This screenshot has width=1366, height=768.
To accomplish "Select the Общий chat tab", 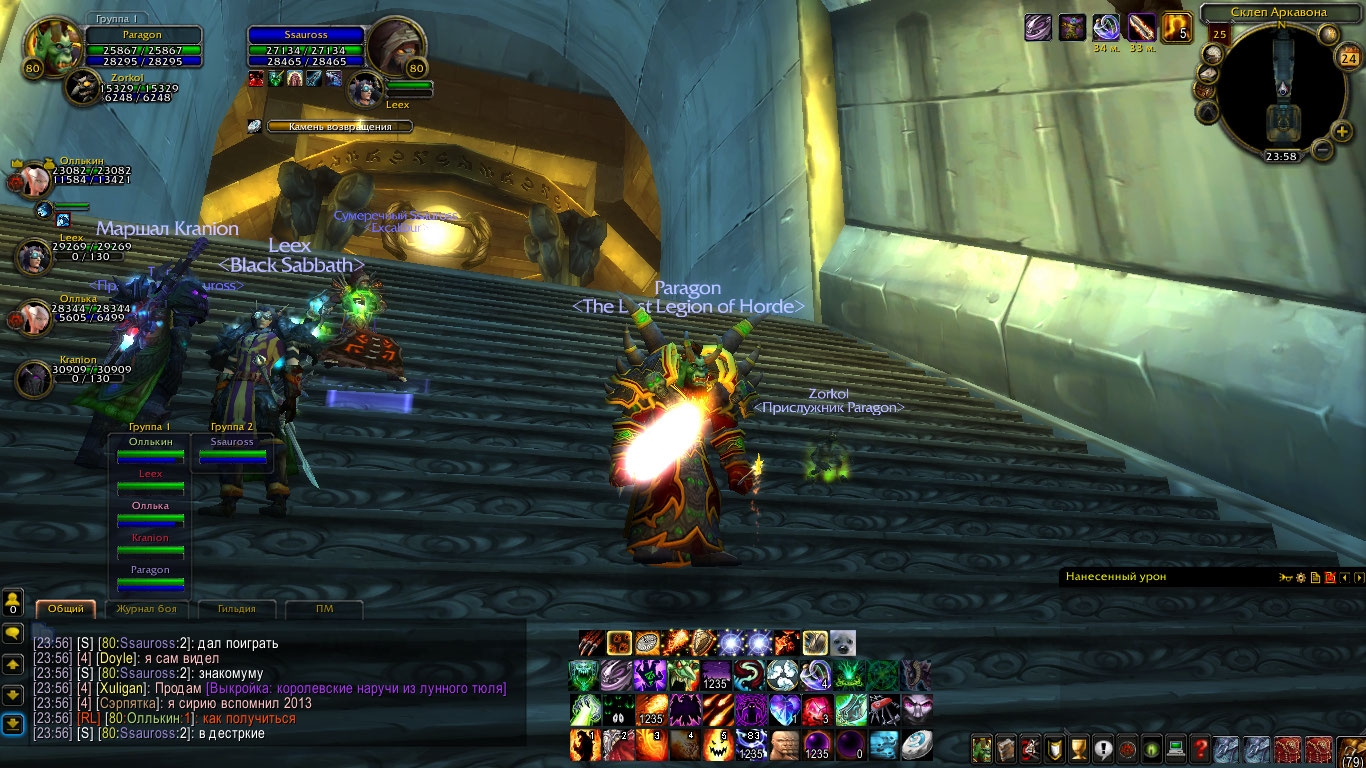I will coord(66,608).
